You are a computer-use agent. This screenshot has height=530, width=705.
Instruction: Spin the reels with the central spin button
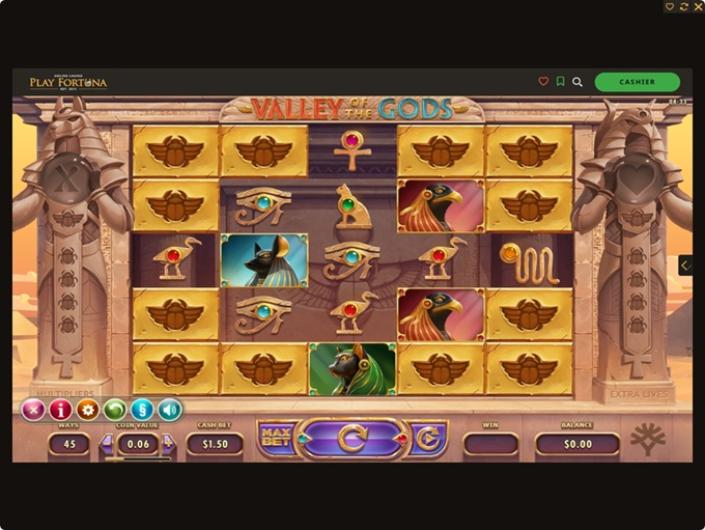(352, 438)
